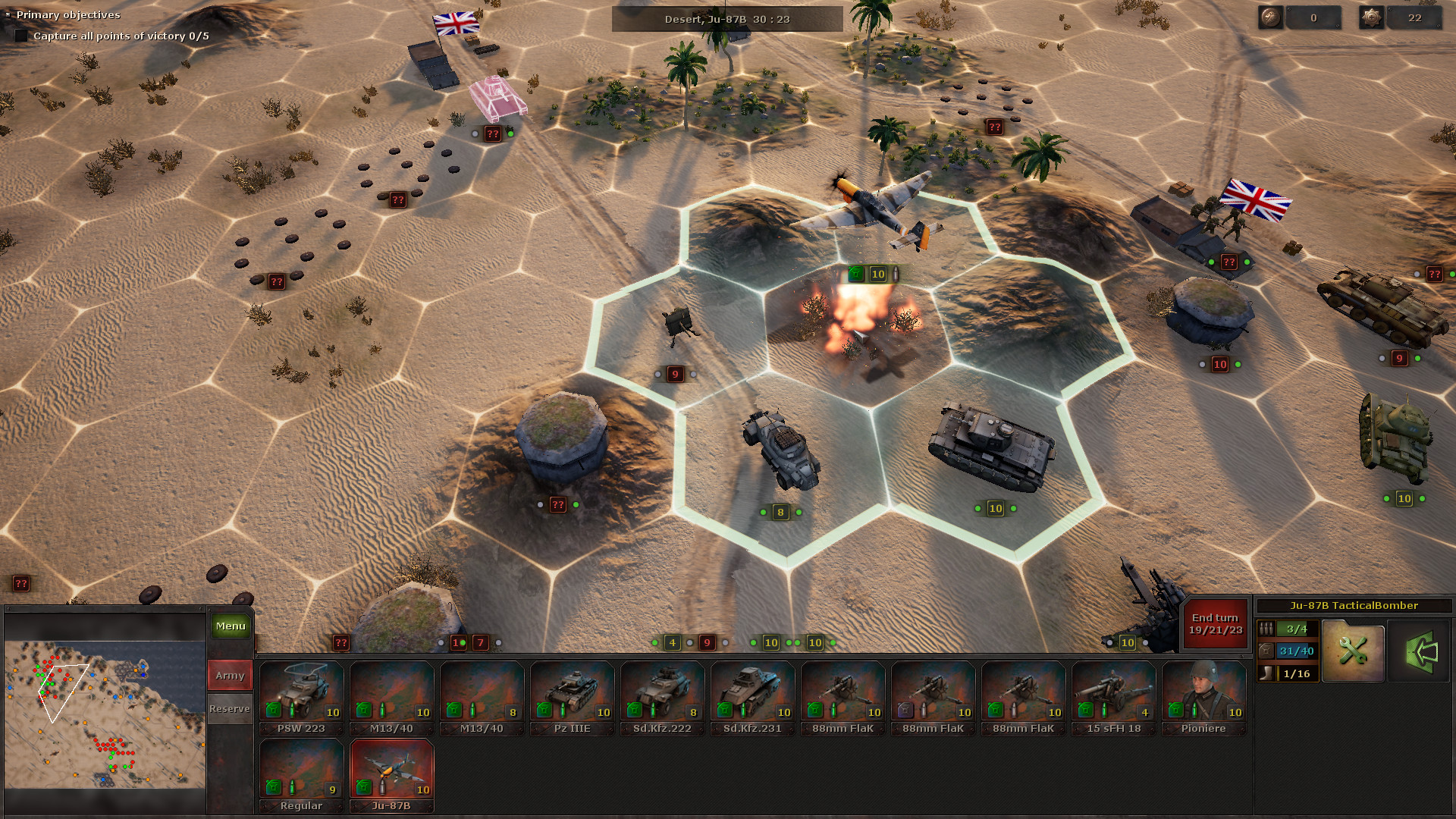Viewport: 1456px width, 819px height.
Task: Switch to the Reserve tab
Action: [229, 708]
